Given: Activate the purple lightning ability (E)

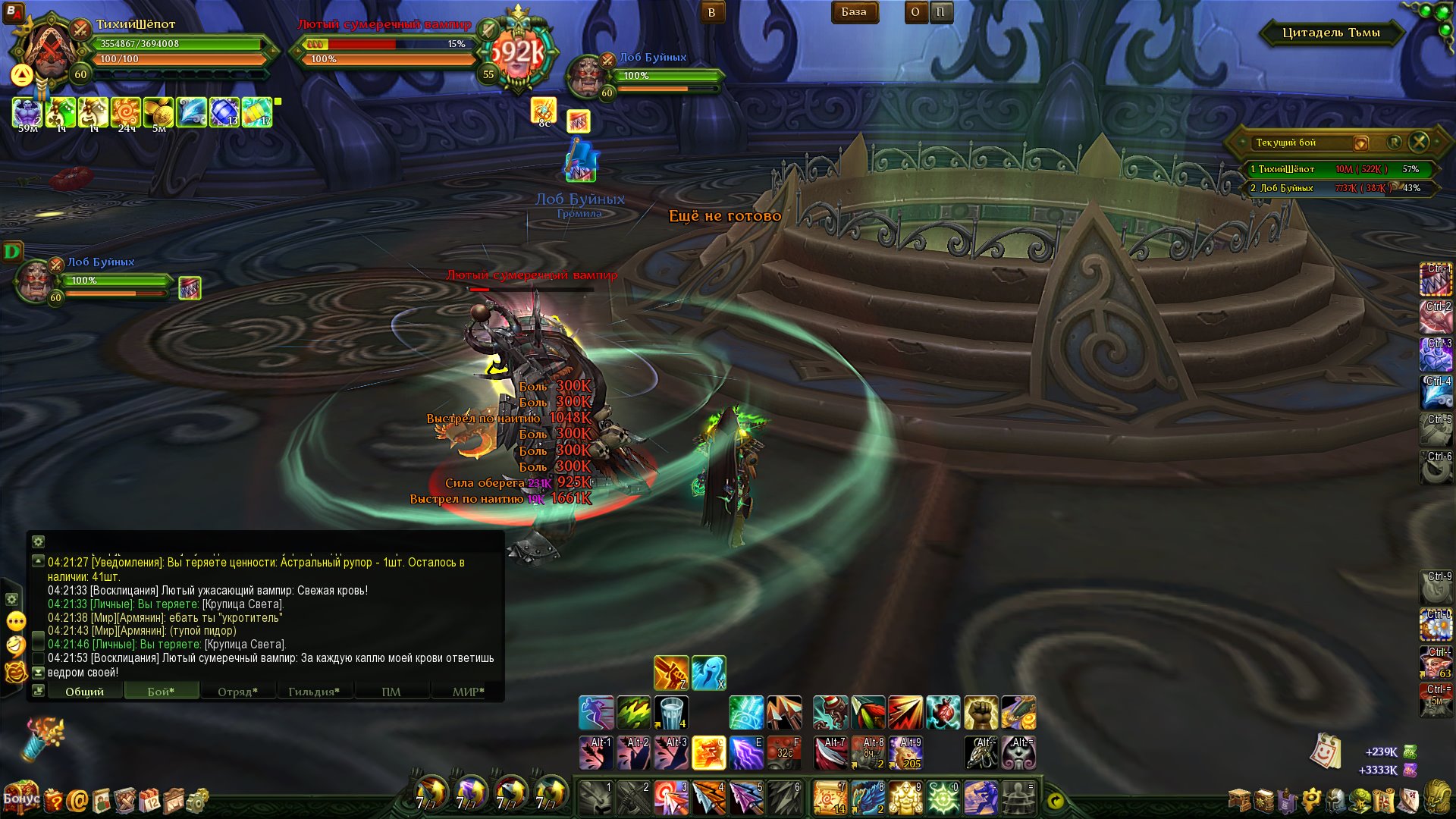Looking at the screenshot, I should tap(746, 753).
